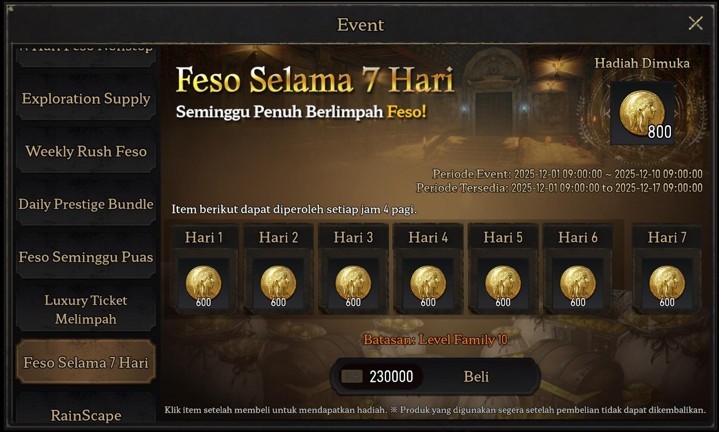Screen dimensions: 719x432
Task: Switch to Weekly Rush Feso tab
Action: pos(86,152)
